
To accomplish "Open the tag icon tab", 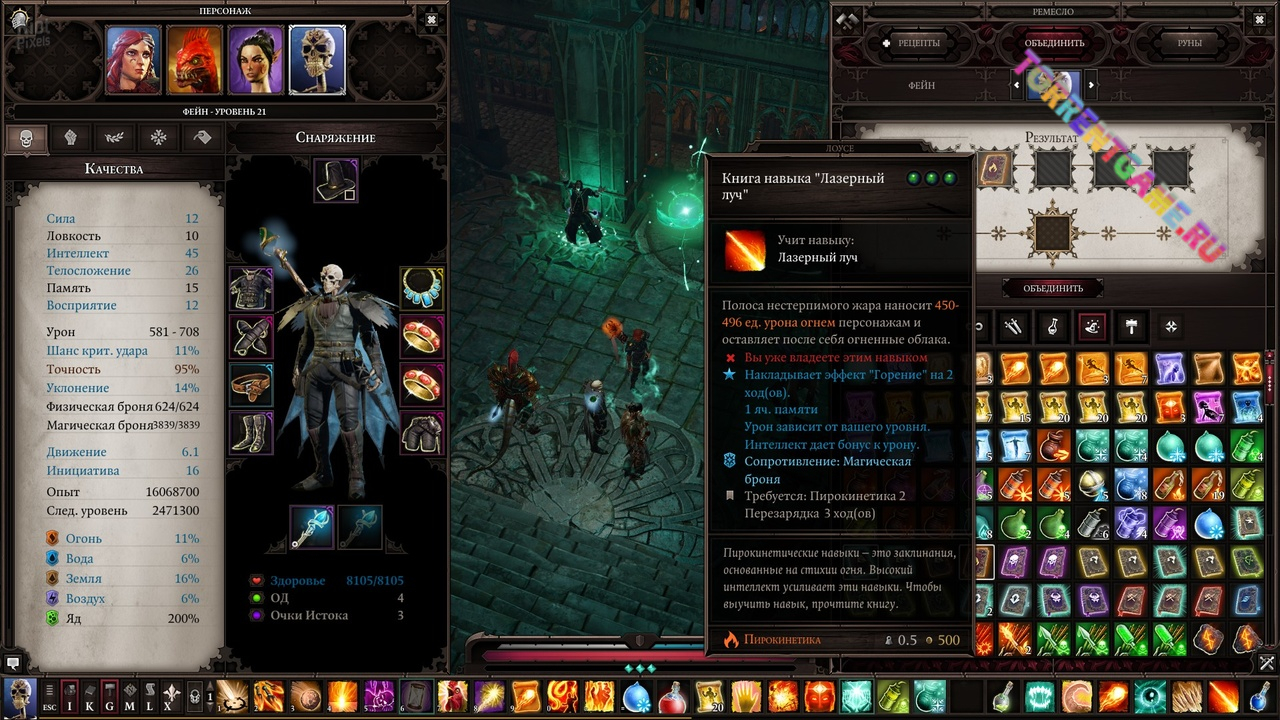I will pyautogui.click(x=203, y=138).
